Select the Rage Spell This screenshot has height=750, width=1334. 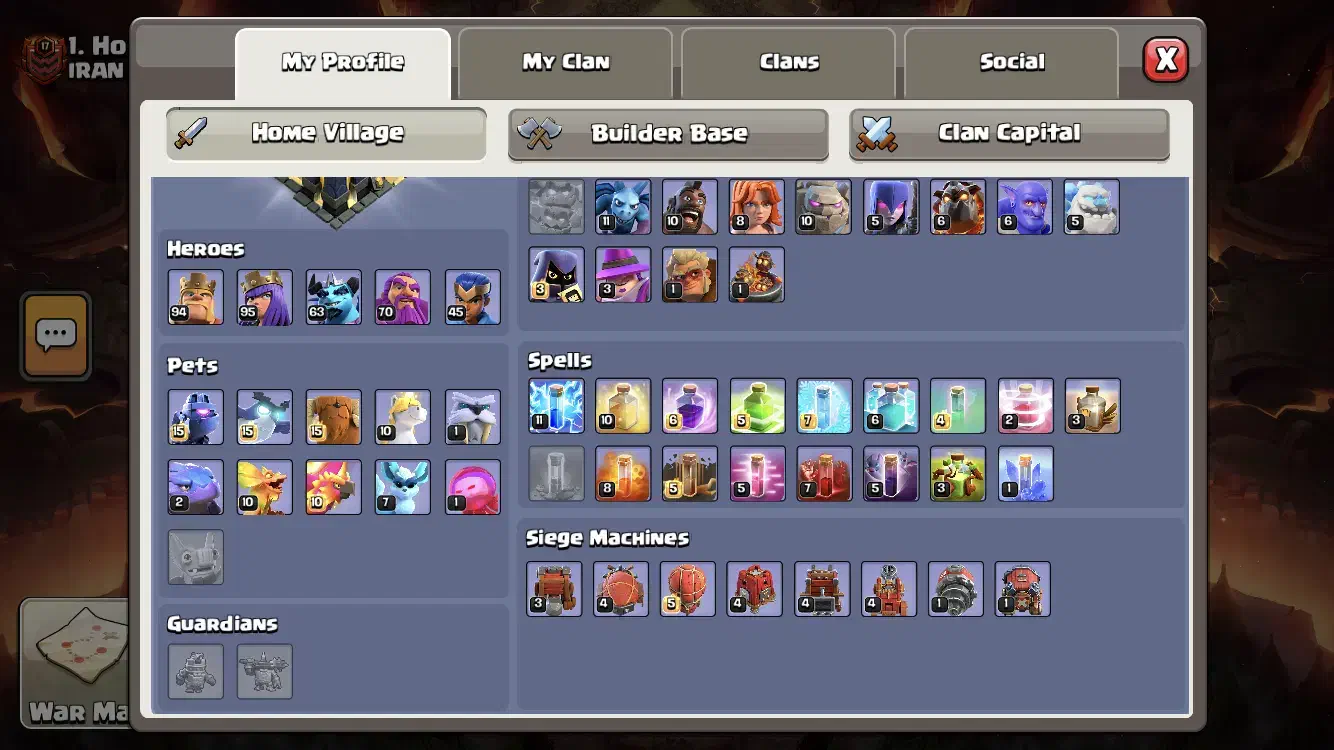[690, 406]
